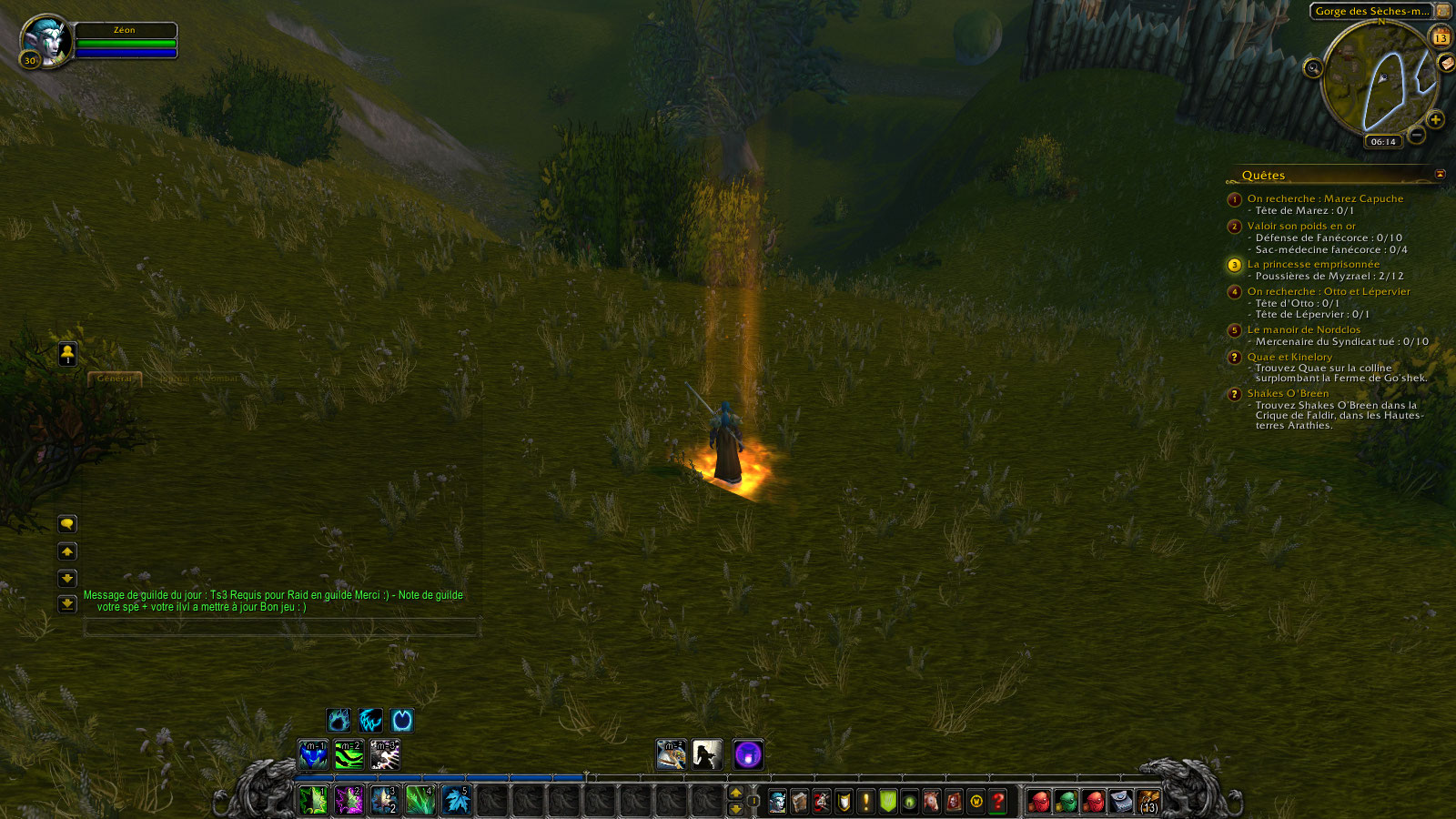1456x819 pixels.
Task: Open the world map button beside zone name
Action: (x=1443, y=11)
